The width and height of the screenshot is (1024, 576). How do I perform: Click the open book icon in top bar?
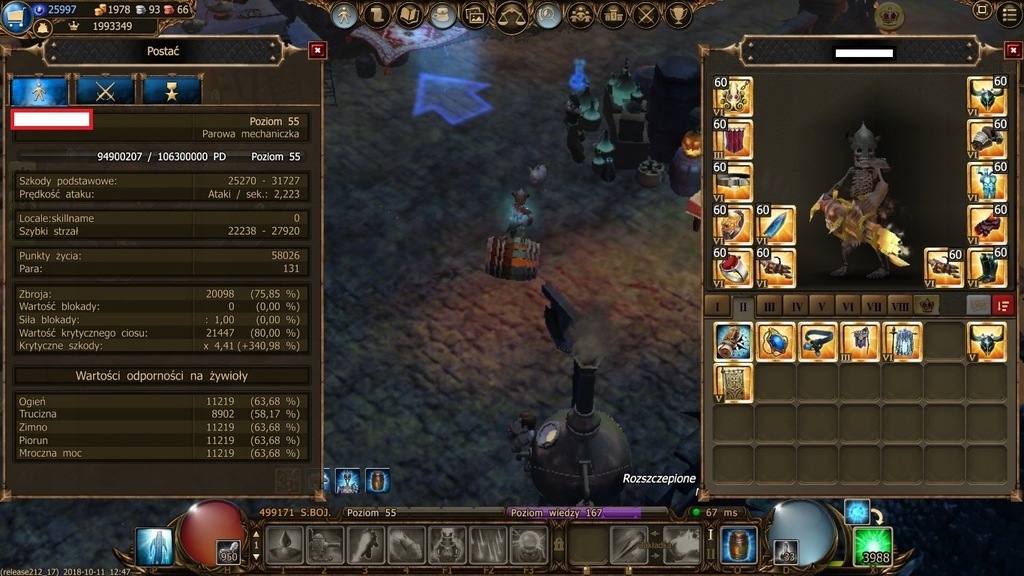click(409, 15)
